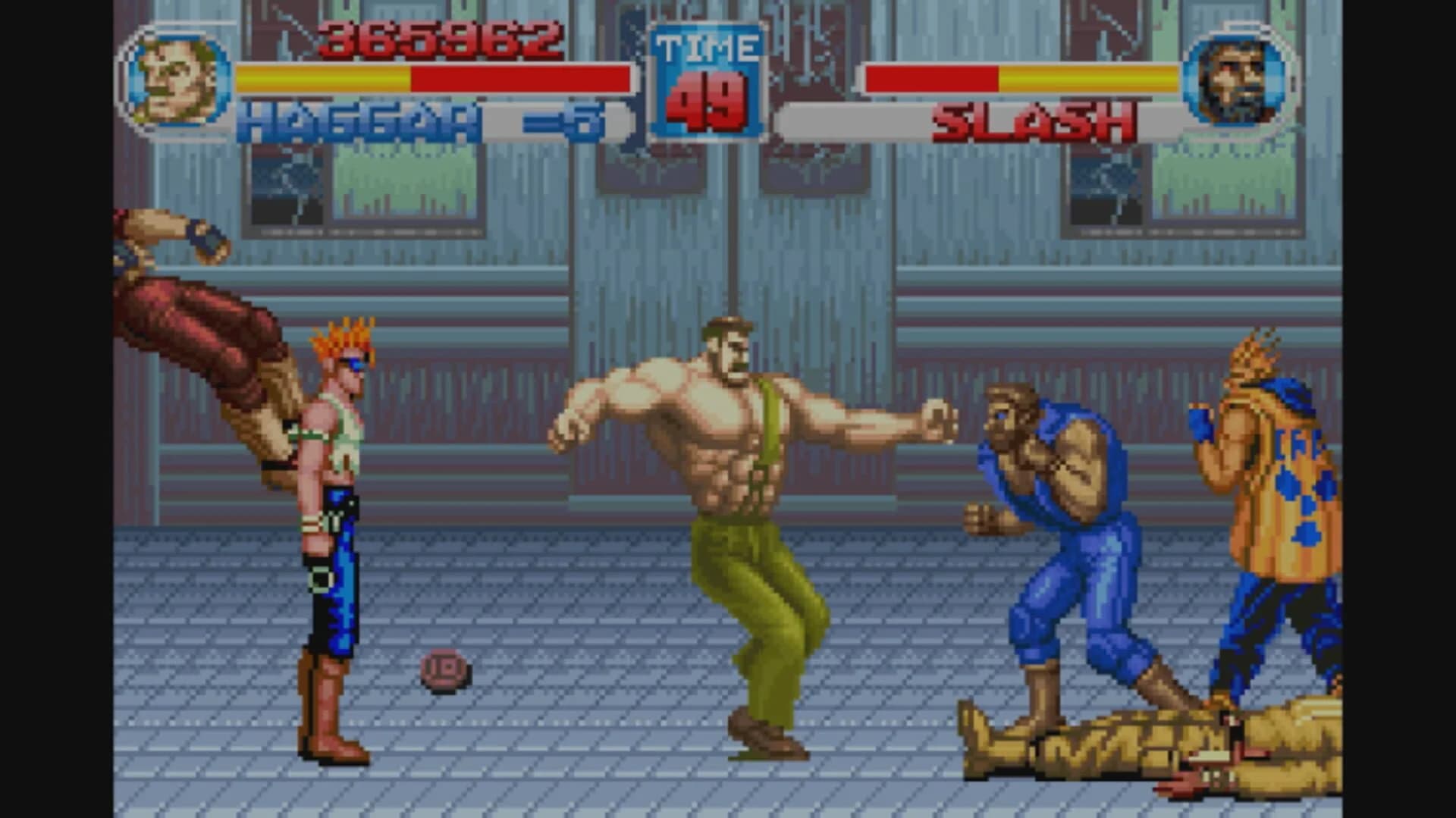The image size is (1456, 818).
Task: Click the score display 365962
Action: click(440, 36)
